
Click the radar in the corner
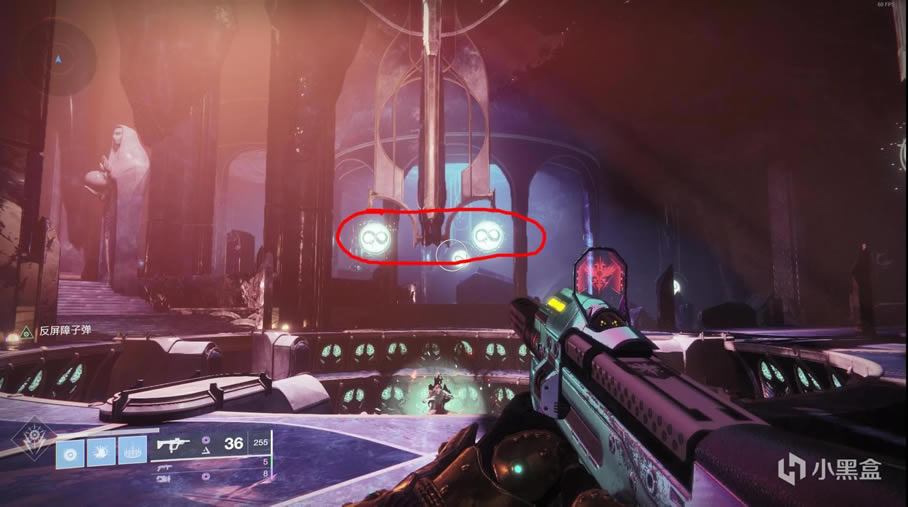(x=59, y=58)
